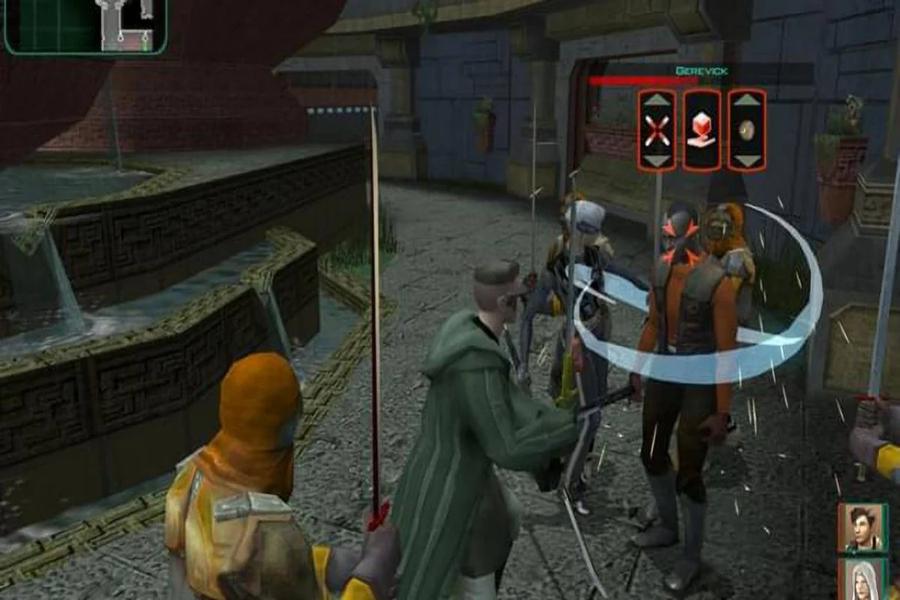Viewport: 900px width, 600px height.
Task: Use the red cube over hand action
Action: pyautogui.click(x=702, y=131)
